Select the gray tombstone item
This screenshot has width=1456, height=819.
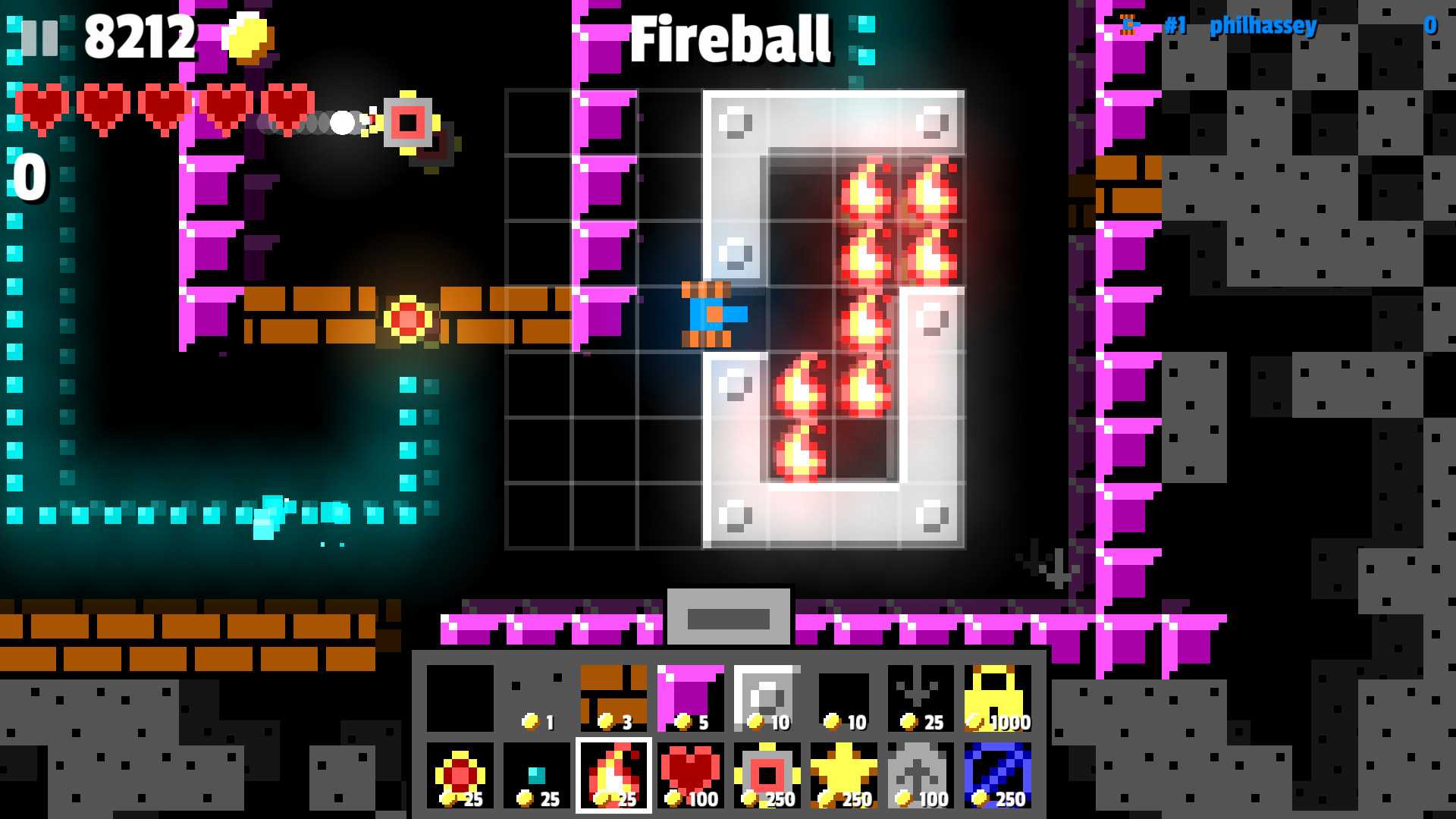(x=920, y=775)
